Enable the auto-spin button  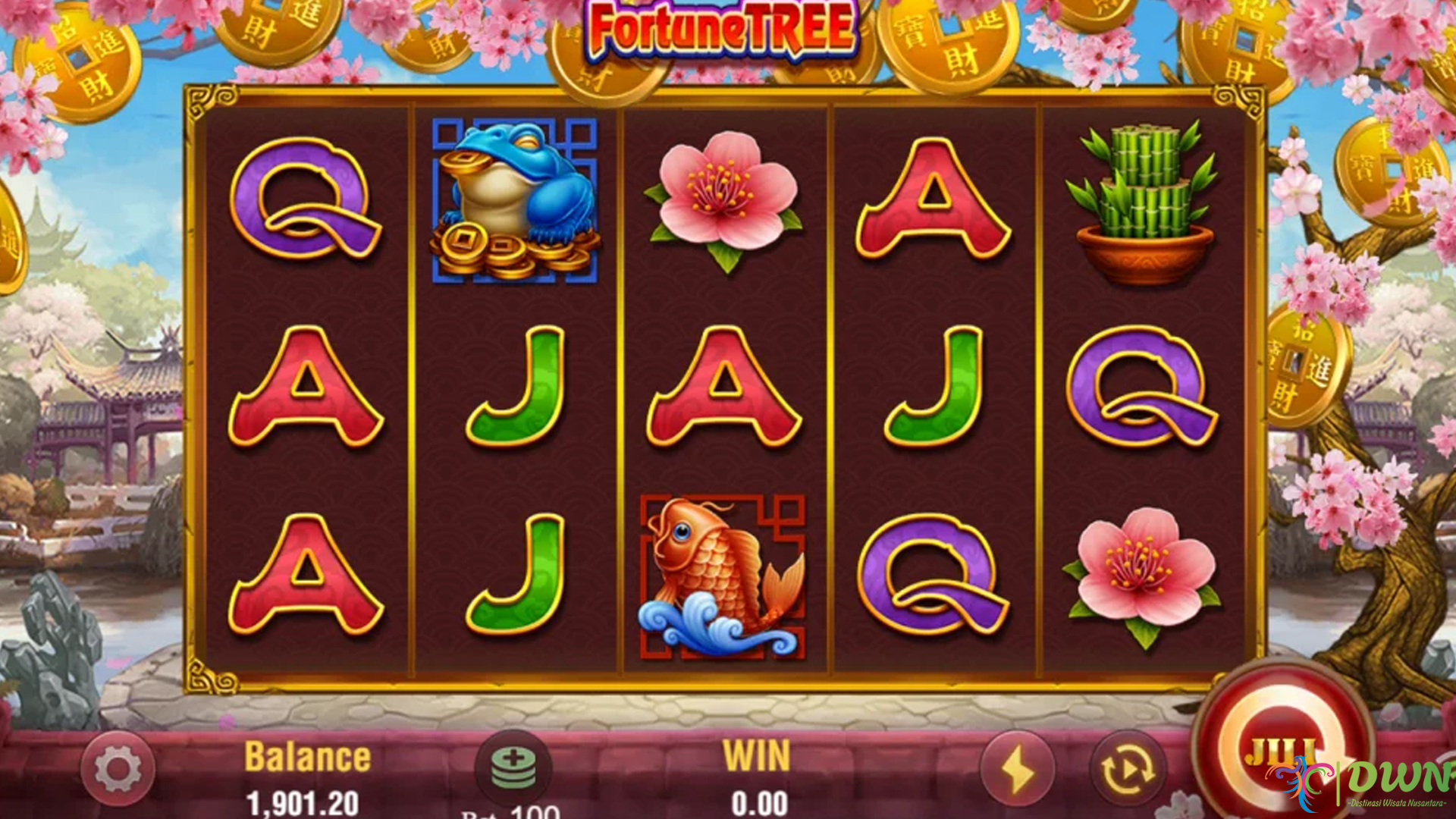[x=1128, y=770]
